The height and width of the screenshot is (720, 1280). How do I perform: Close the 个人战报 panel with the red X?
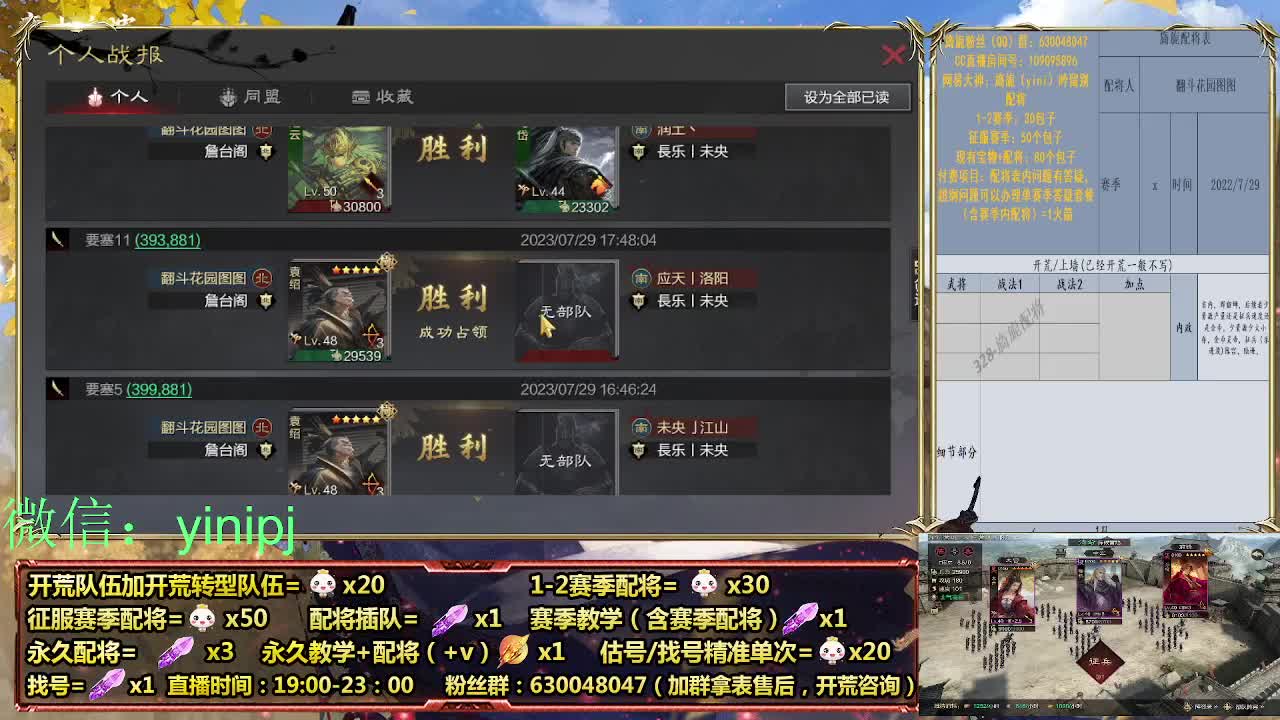click(x=895, y=55)
